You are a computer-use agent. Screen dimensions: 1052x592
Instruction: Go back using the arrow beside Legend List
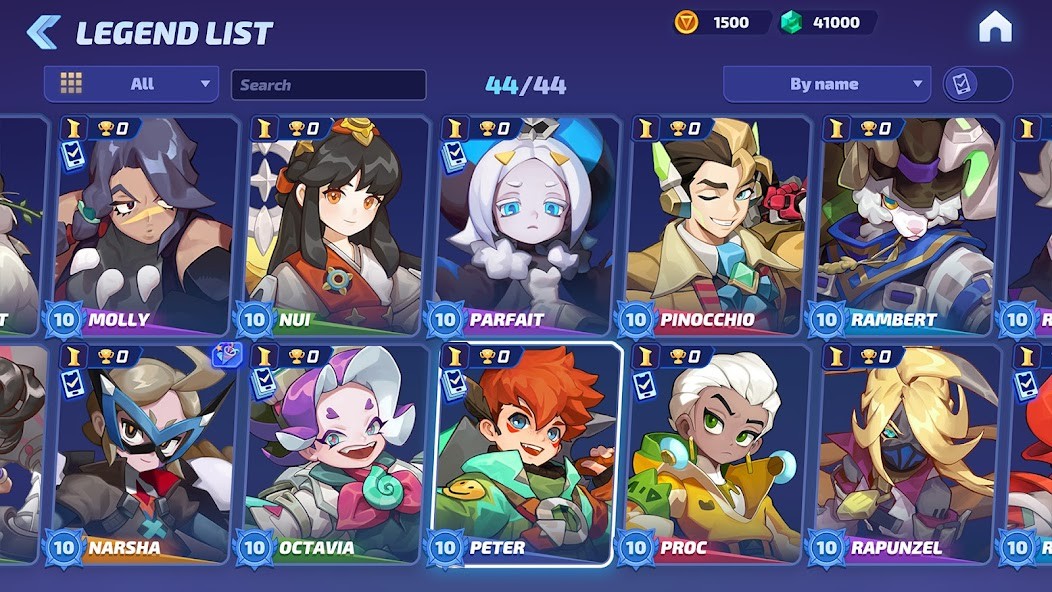click(x=42, y=32)
